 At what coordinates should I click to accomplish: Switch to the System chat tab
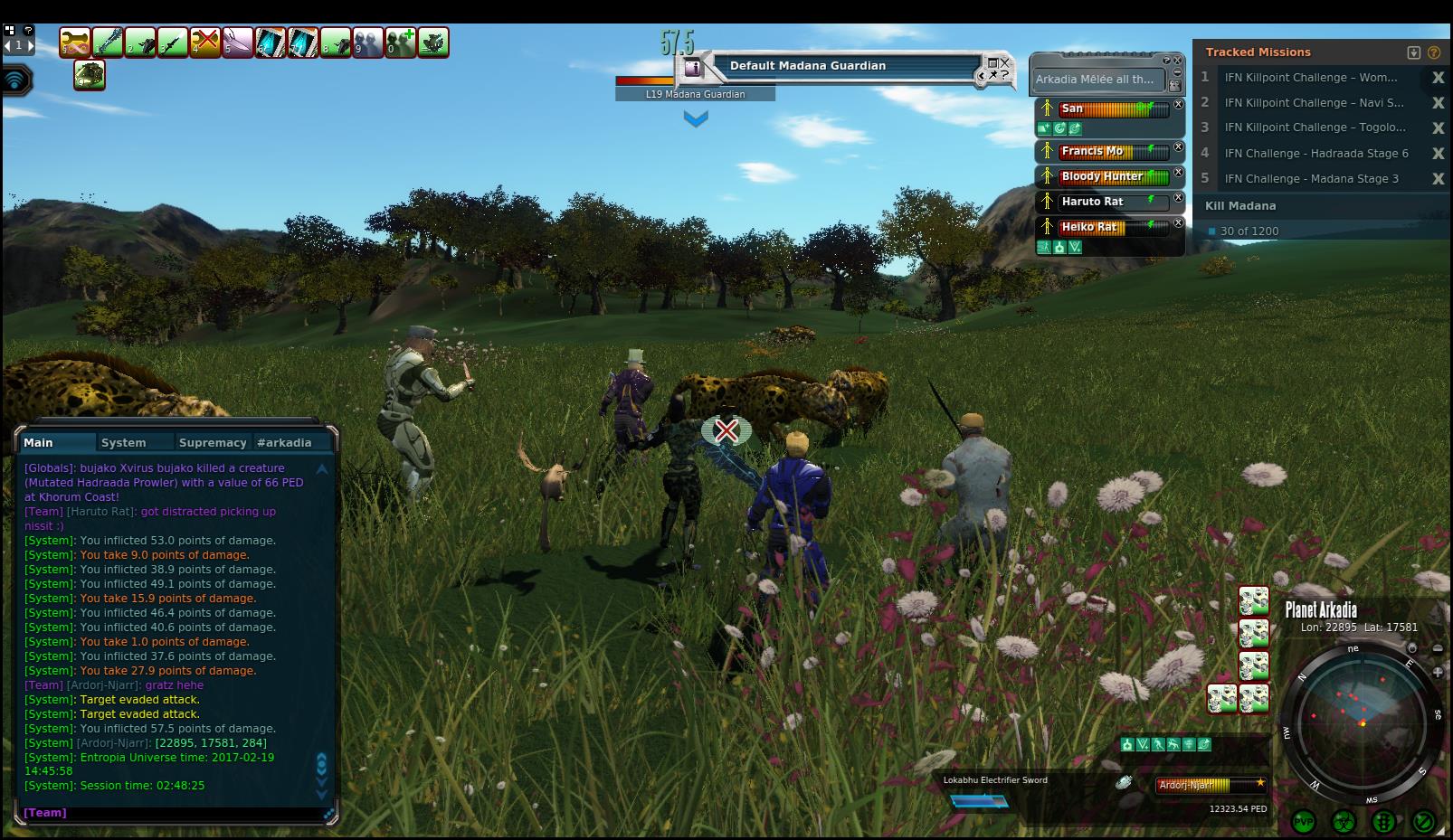(123, 442)
